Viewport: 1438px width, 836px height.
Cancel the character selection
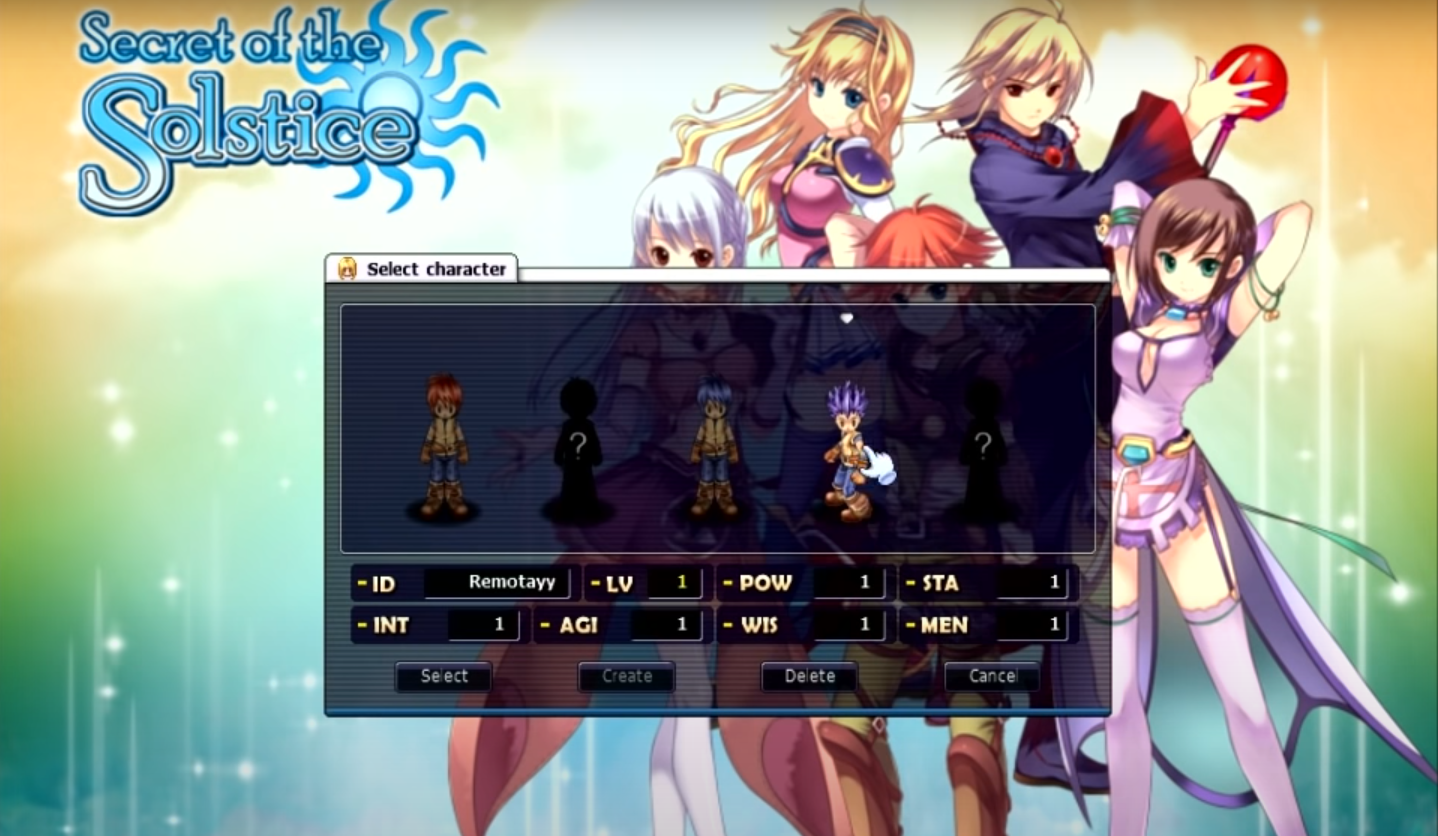992,676
